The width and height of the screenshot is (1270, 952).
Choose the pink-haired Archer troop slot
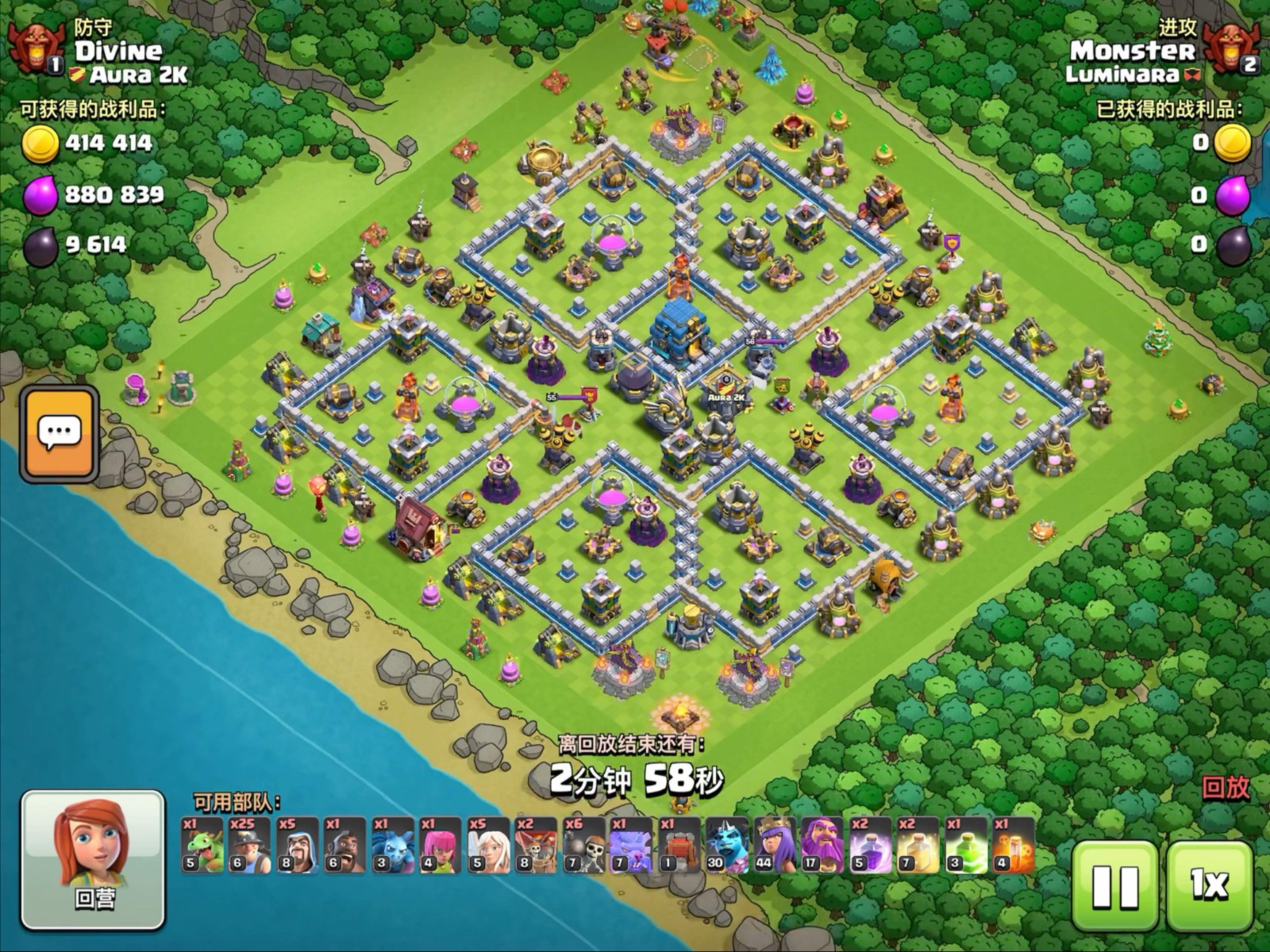[441, 846]
